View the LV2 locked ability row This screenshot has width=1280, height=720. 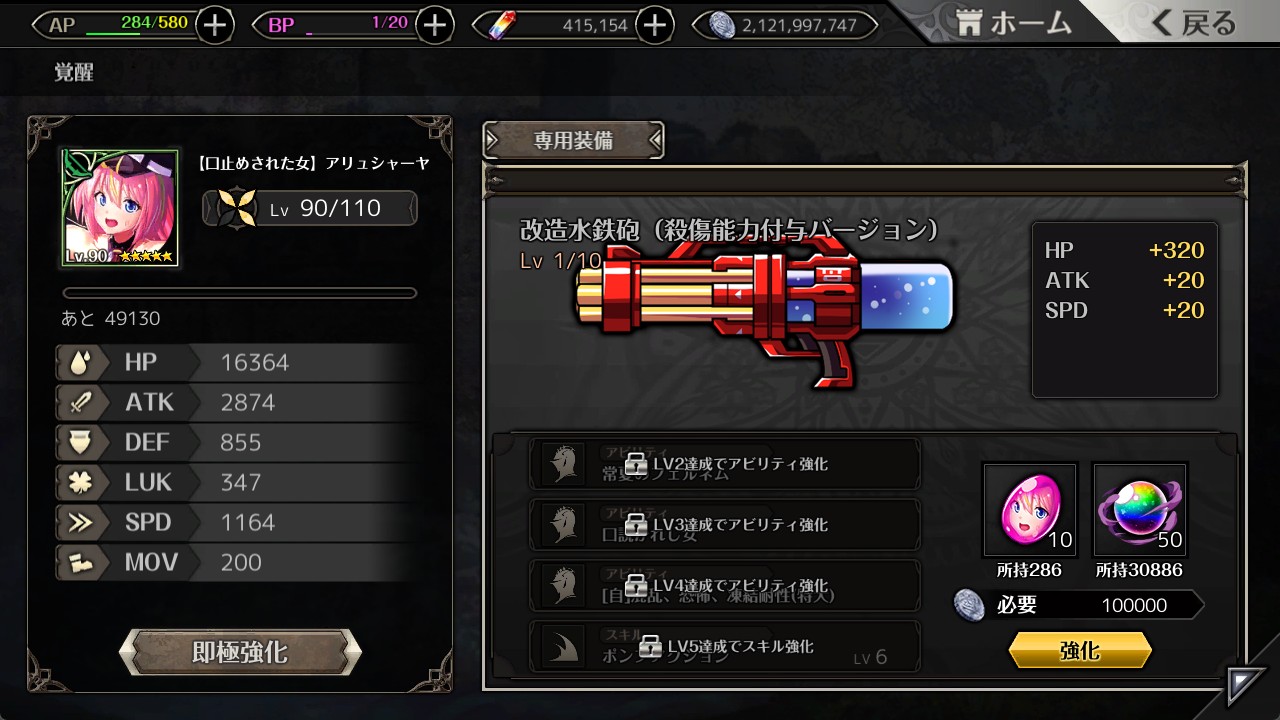pyautogui.click(x=724, y=464)
